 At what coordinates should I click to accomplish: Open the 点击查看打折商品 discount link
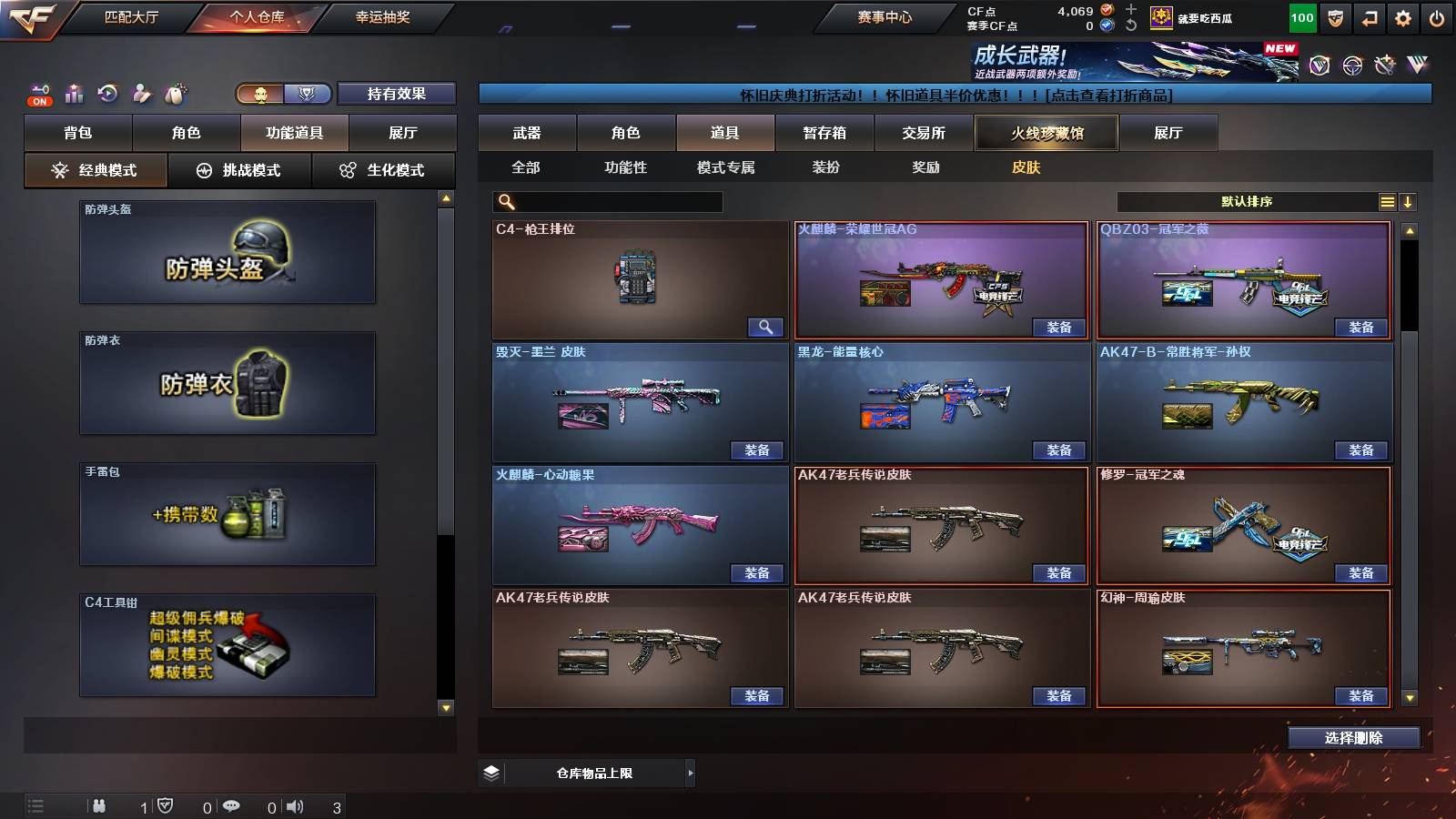tap(1112, 92)
